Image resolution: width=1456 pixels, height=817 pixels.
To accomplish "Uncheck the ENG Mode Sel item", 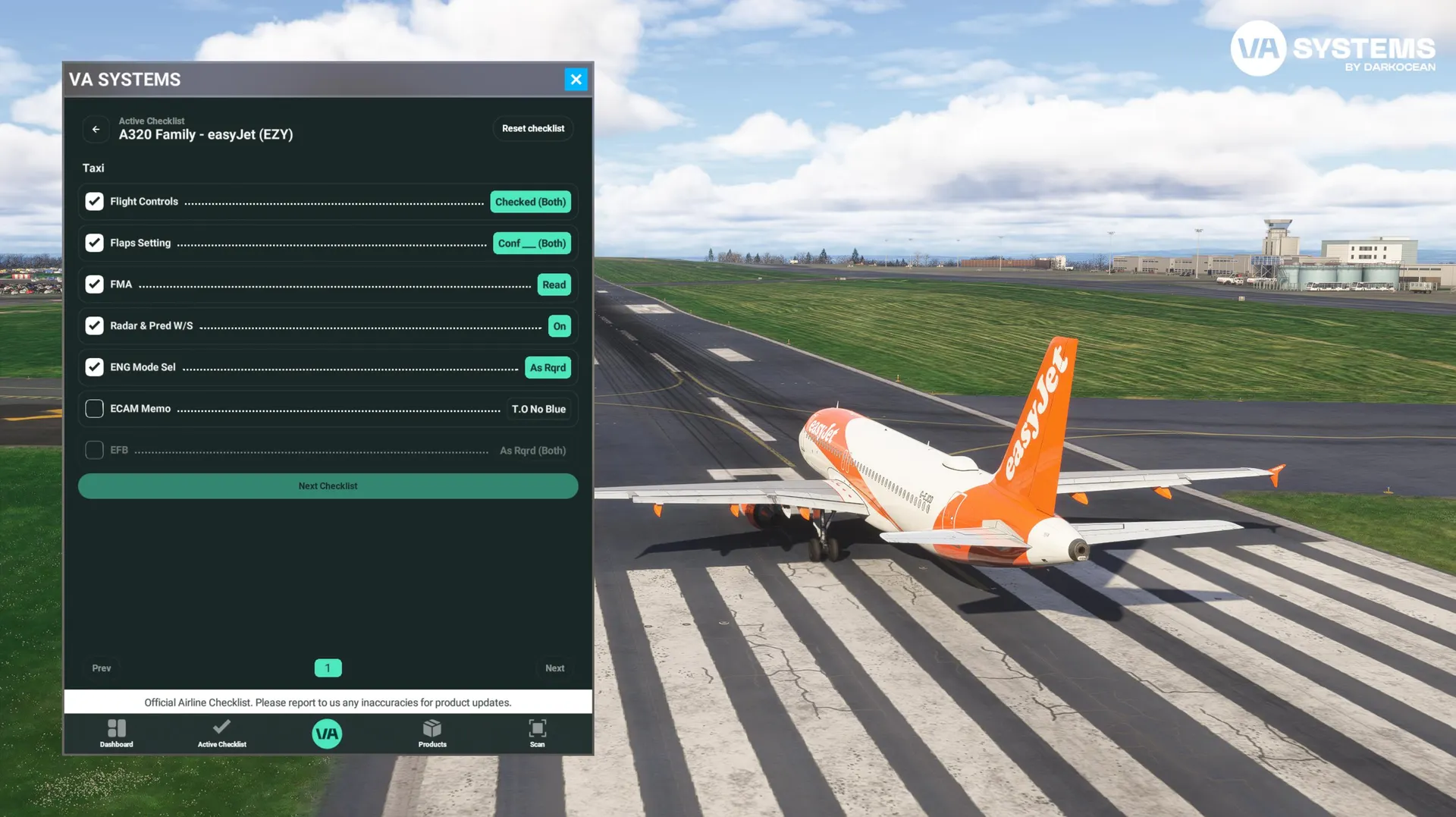I will [94, 367].
